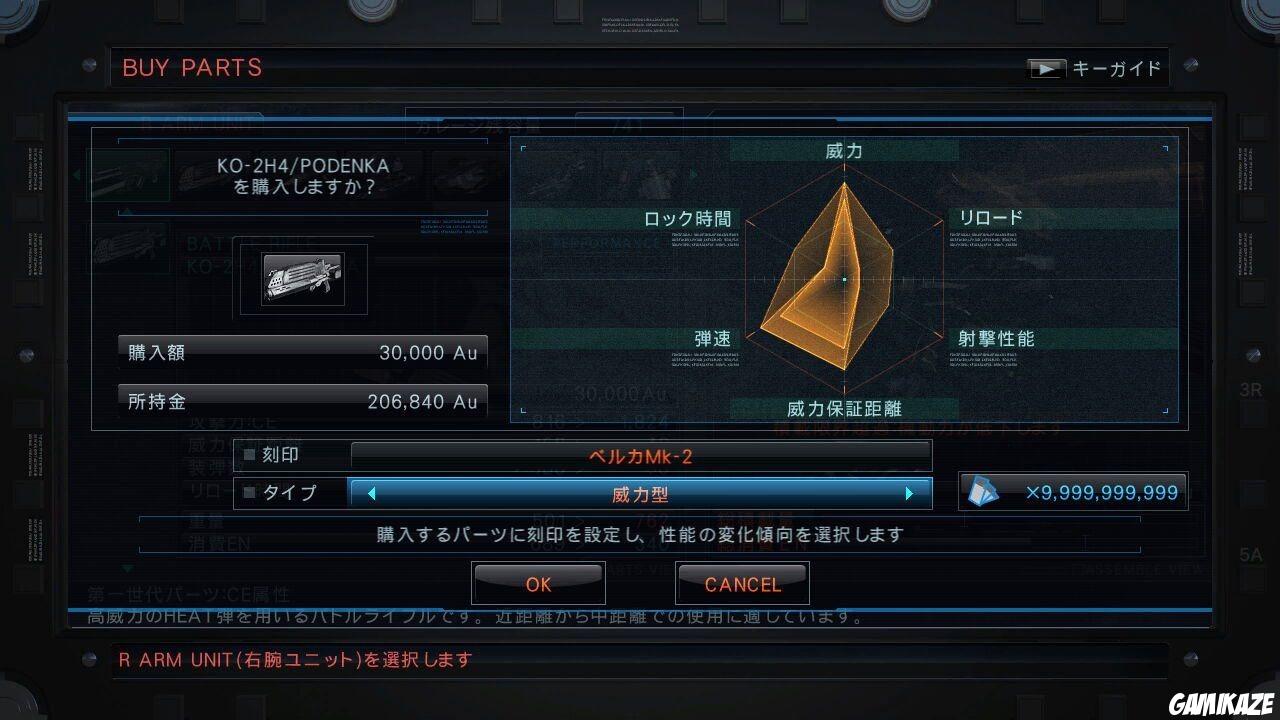
Task: Select the 威力 stat label on radar chart
Action: point(843,150)
